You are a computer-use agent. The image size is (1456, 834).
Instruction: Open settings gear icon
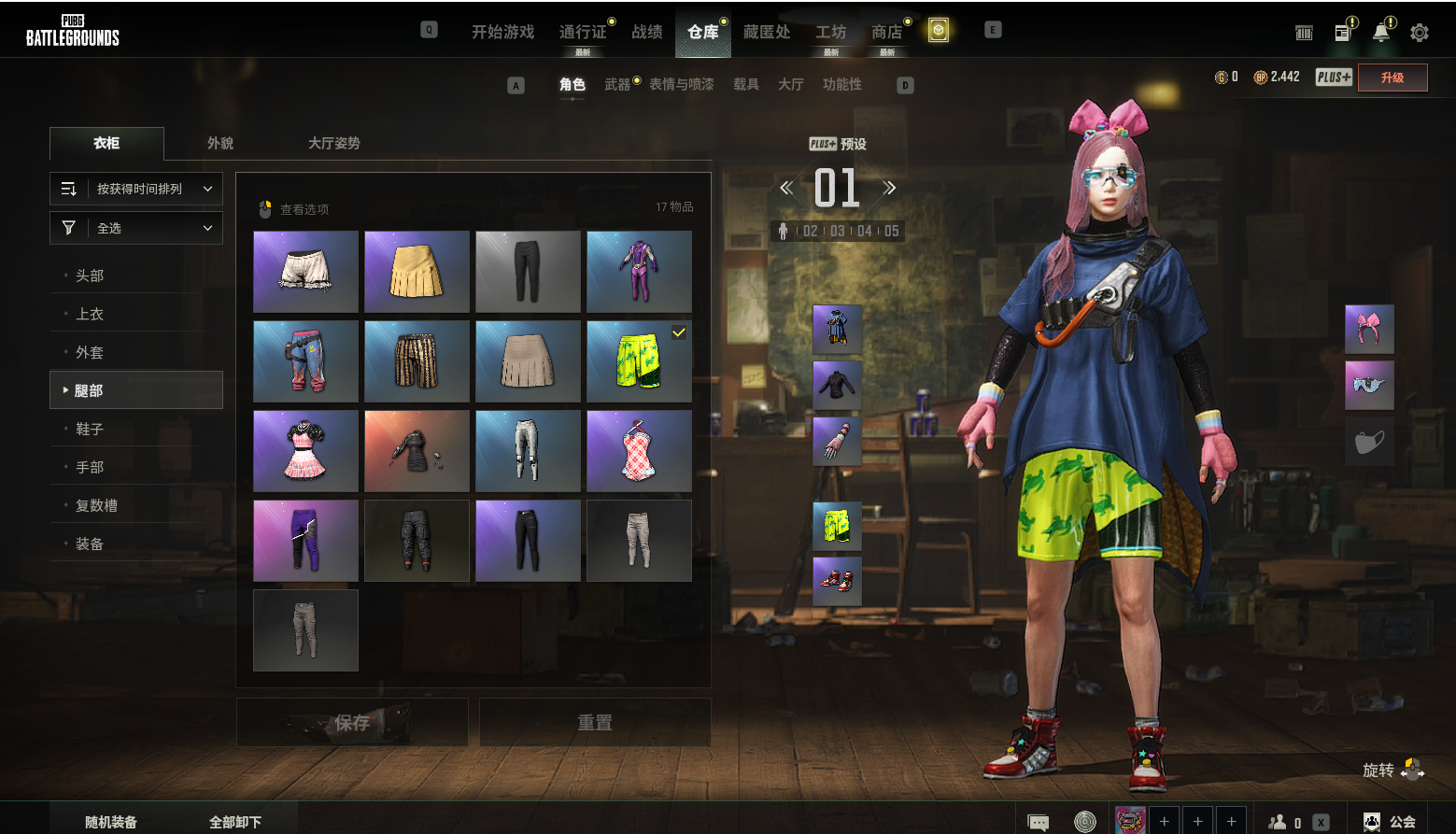pyautogui.click(x=1419, y=33)
